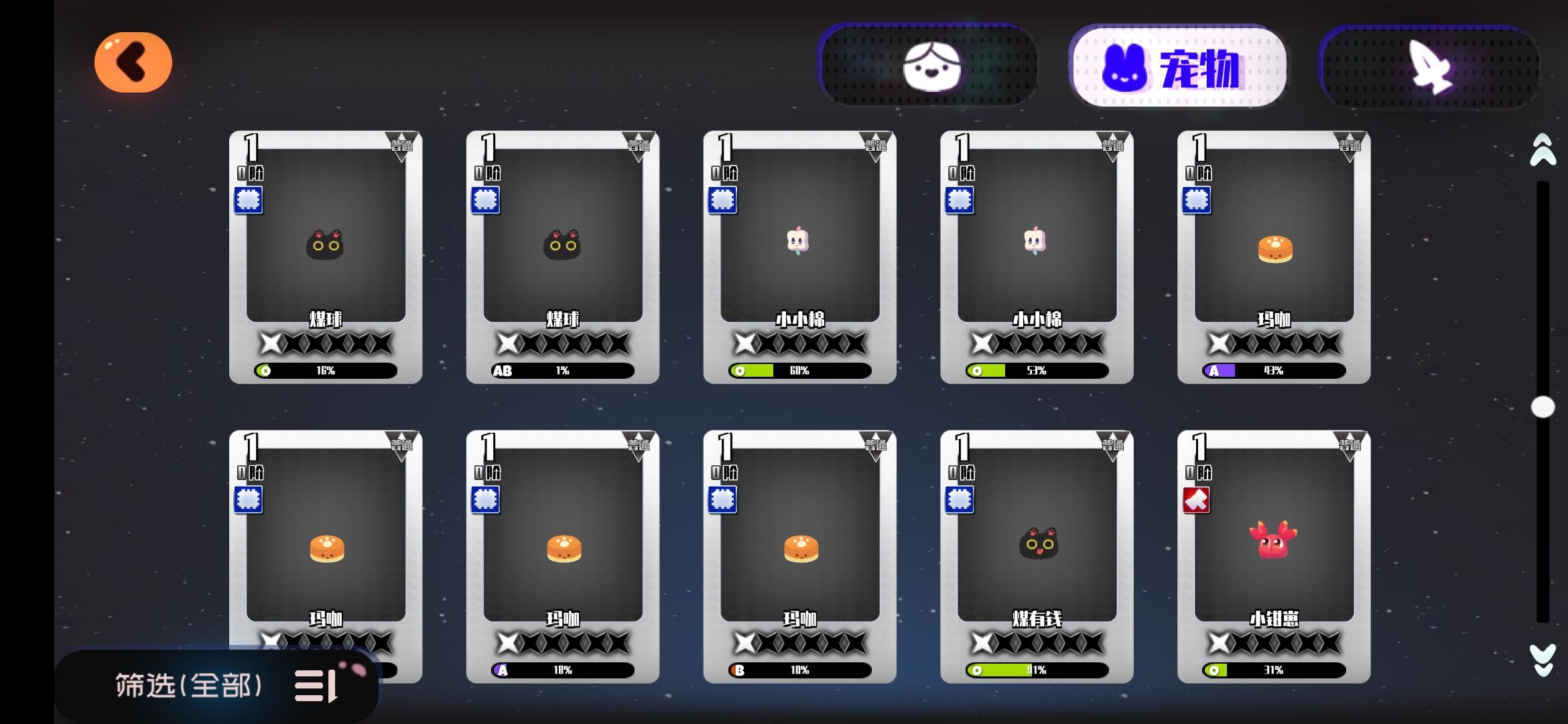This screenshot has height=724, width=1568.
Task: Click the blue puzzle icon on first 煤球 card
Action: (249, 199)
